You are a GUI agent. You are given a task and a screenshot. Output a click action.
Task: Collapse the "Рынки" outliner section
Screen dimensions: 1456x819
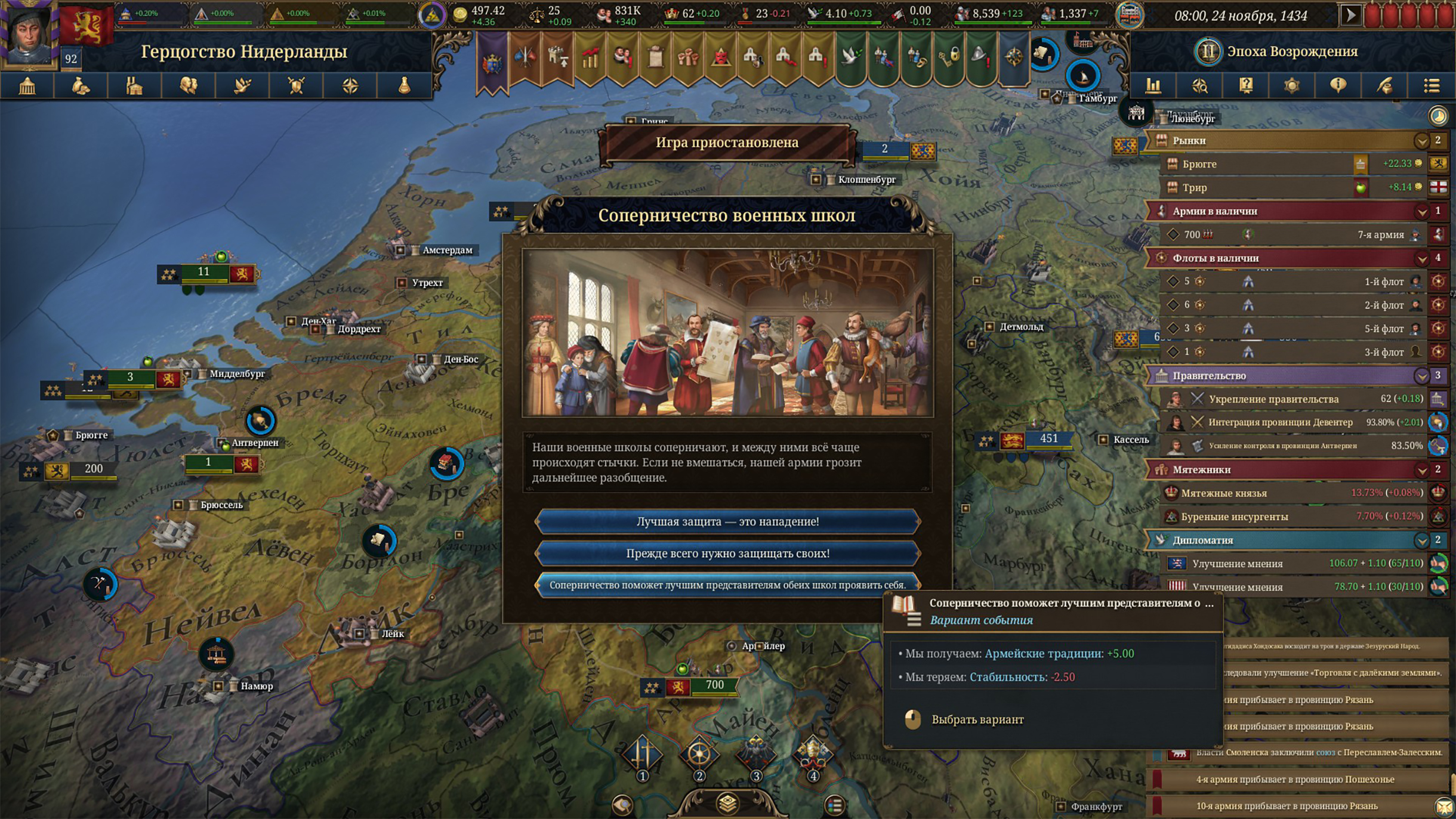click(1421, 141)
